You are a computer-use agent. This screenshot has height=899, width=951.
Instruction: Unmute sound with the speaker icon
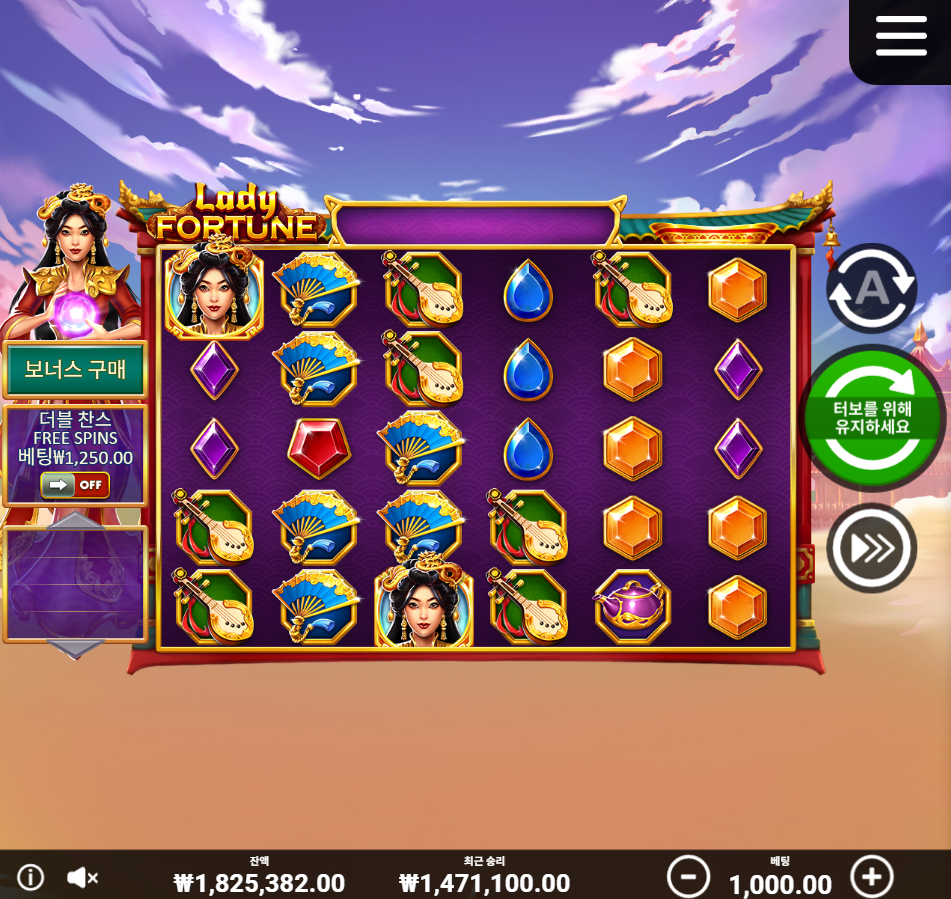(x=82, y=877)
